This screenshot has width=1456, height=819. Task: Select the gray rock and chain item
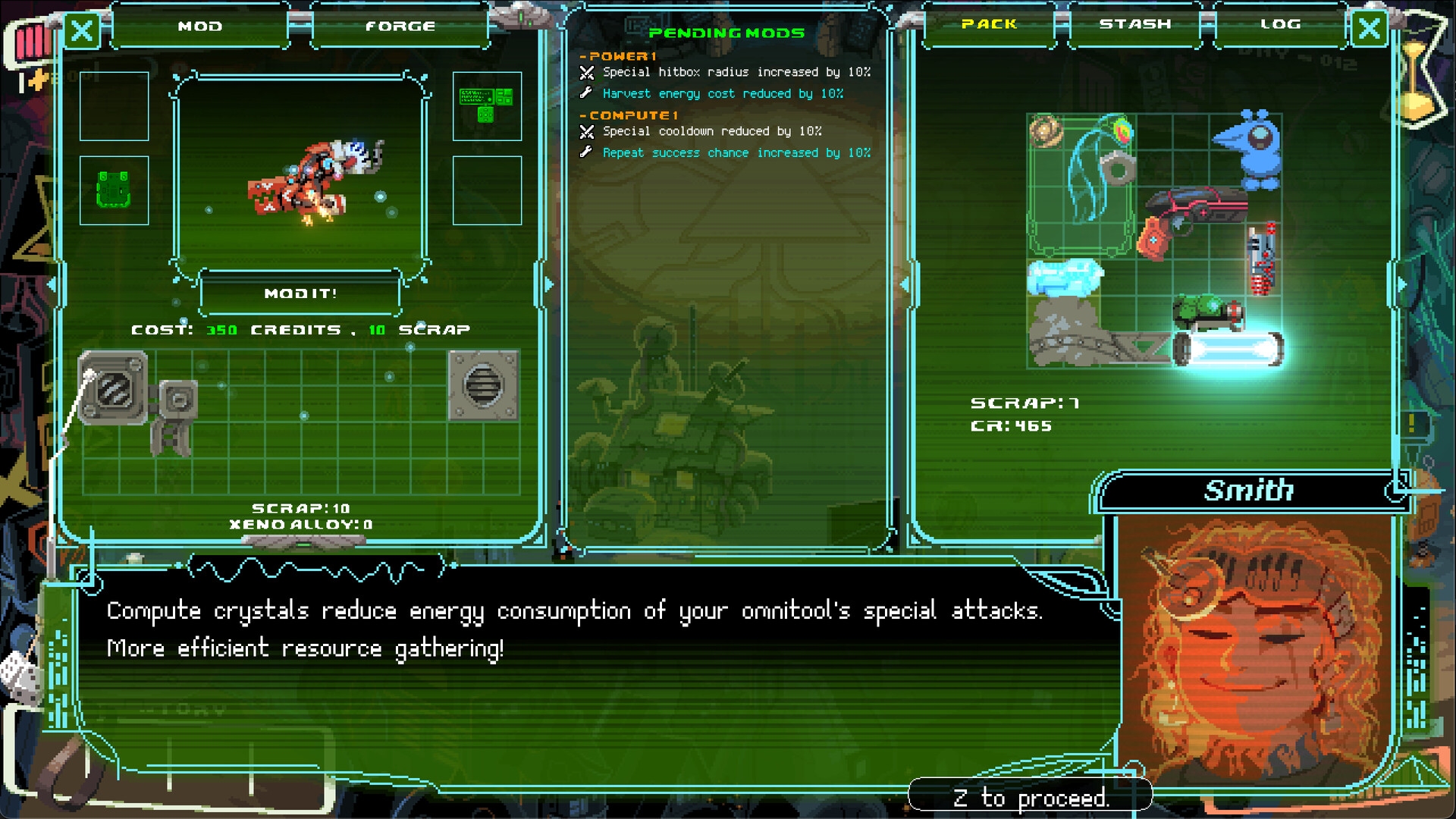point(1077,334)
